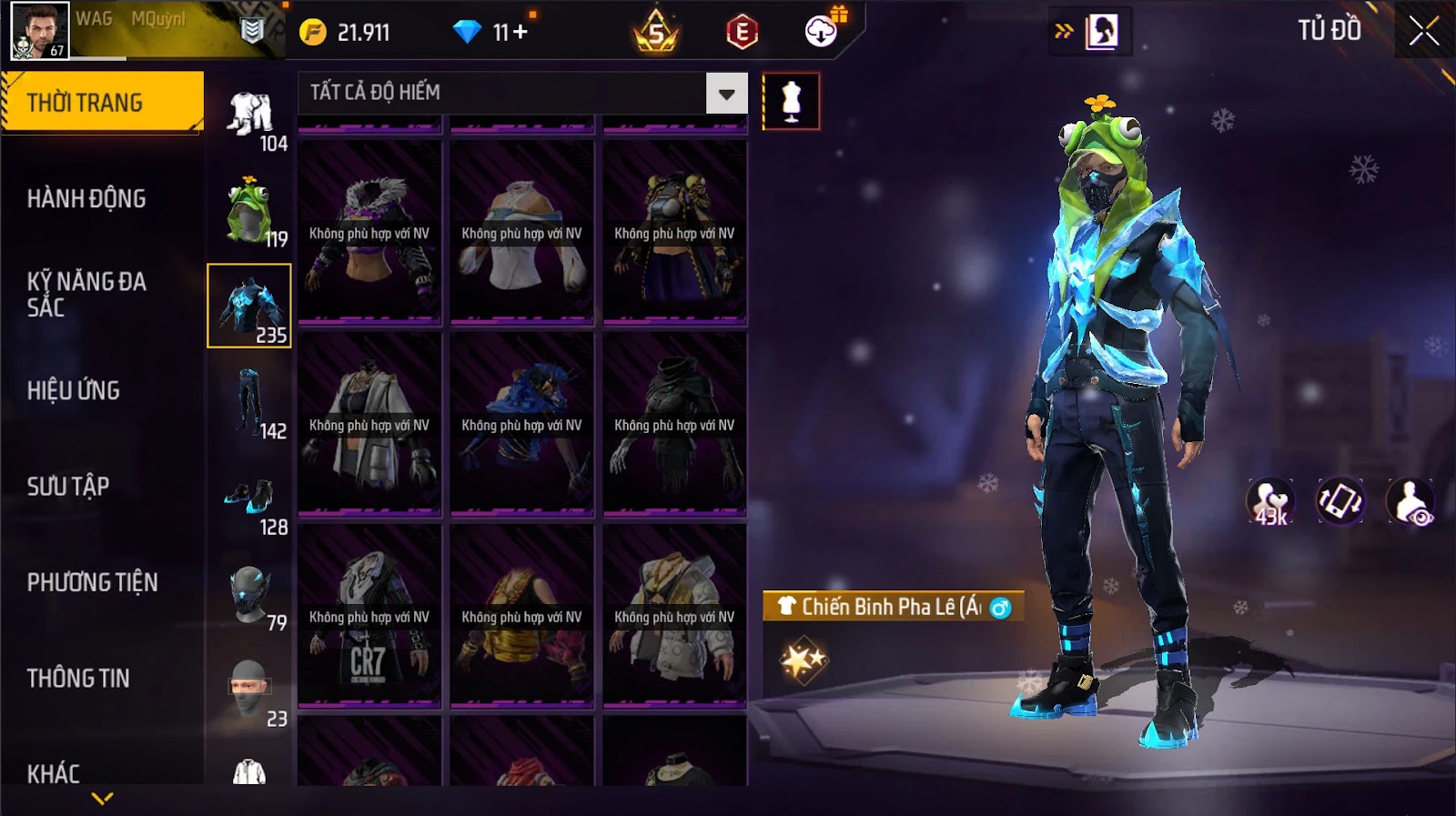Open the THỜI TRANG tab

point(102,102)
